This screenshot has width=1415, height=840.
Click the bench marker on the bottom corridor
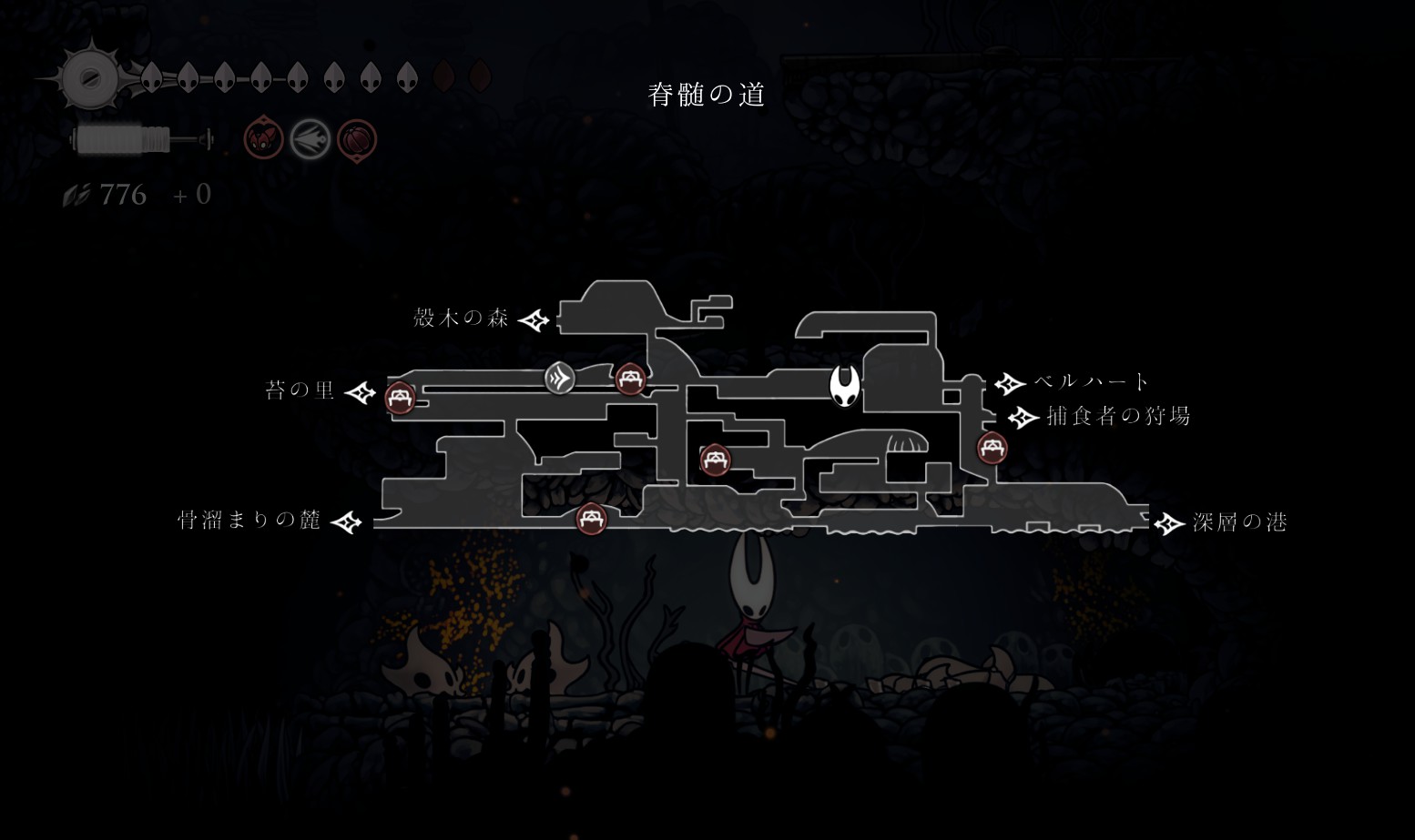point(592,519)
